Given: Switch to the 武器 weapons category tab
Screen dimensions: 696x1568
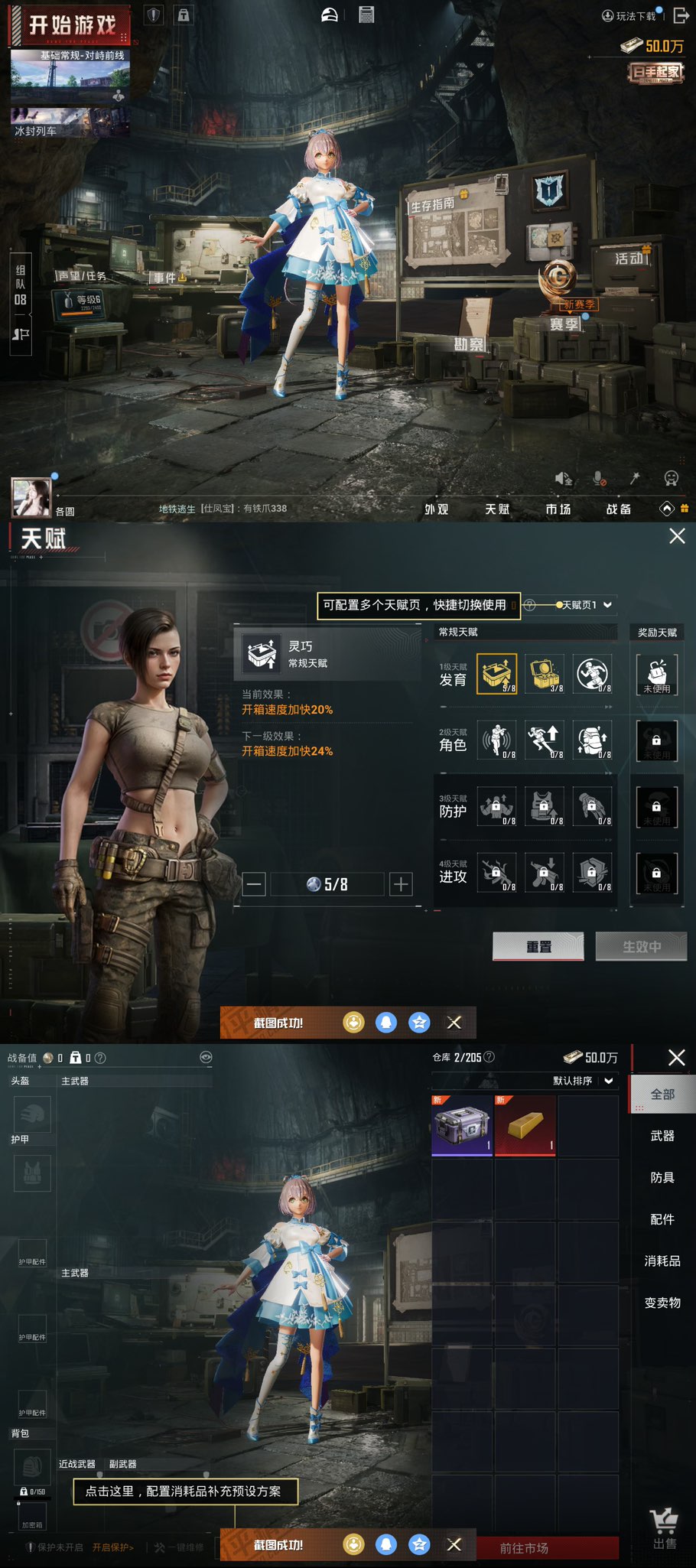Looking at the screenshot, I should point(662,1136).
